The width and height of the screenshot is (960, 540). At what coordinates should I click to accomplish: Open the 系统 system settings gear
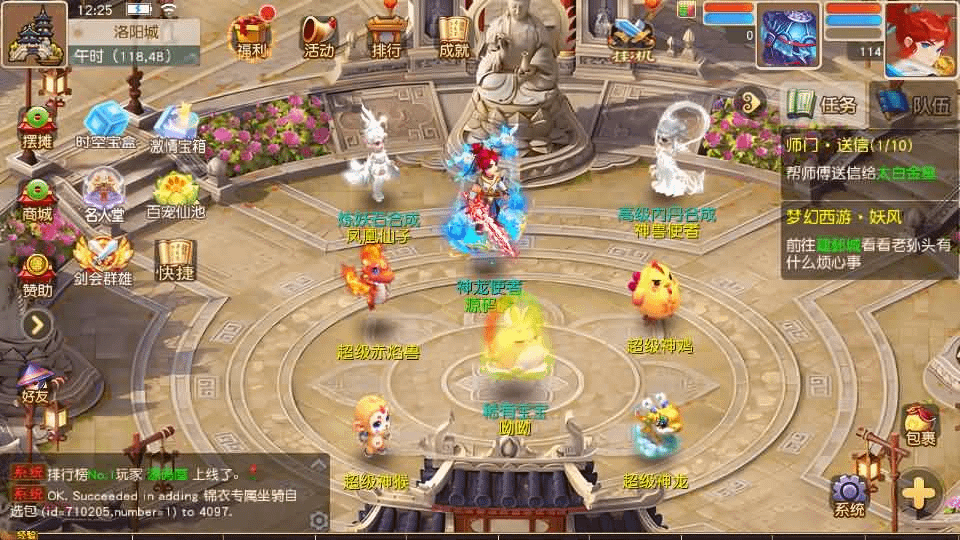point(849,495)
